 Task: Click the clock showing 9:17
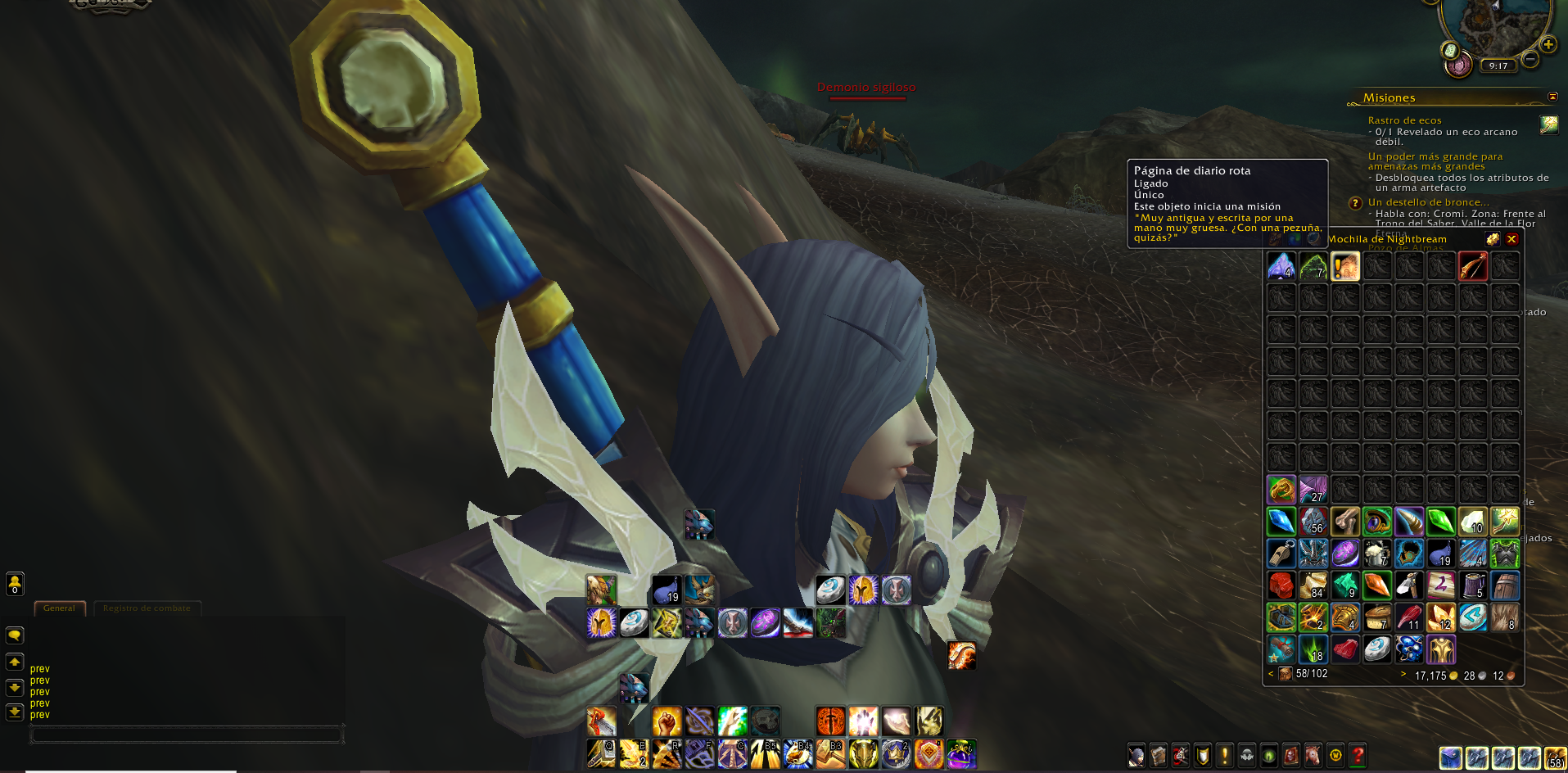coord(1498,66)
